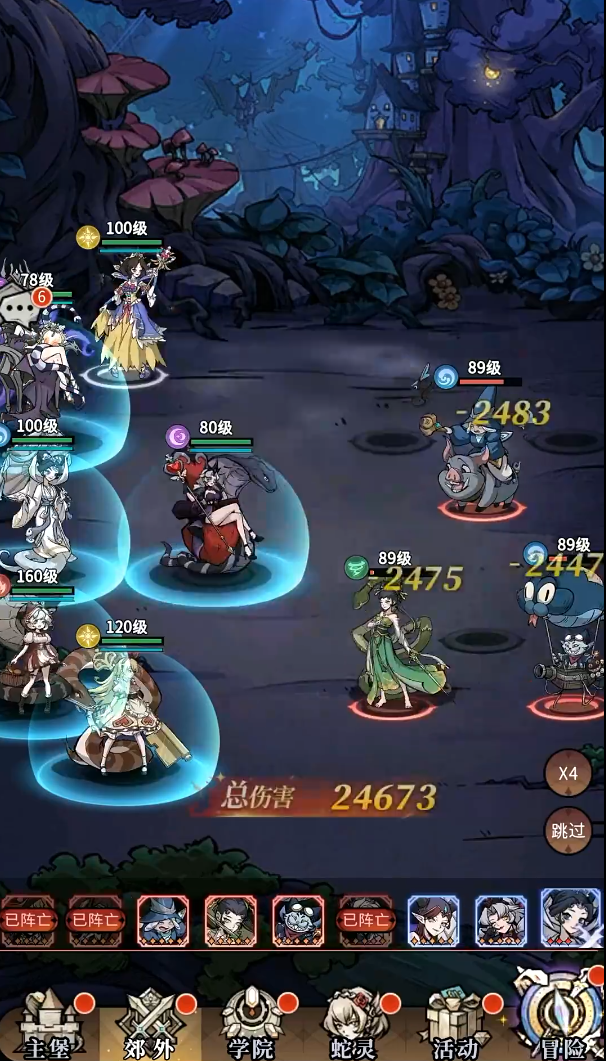The width and height of the screenshot is (606, 1061).
Task: Select the green-robed woman enemy portrait
Action: pos(231,920)
